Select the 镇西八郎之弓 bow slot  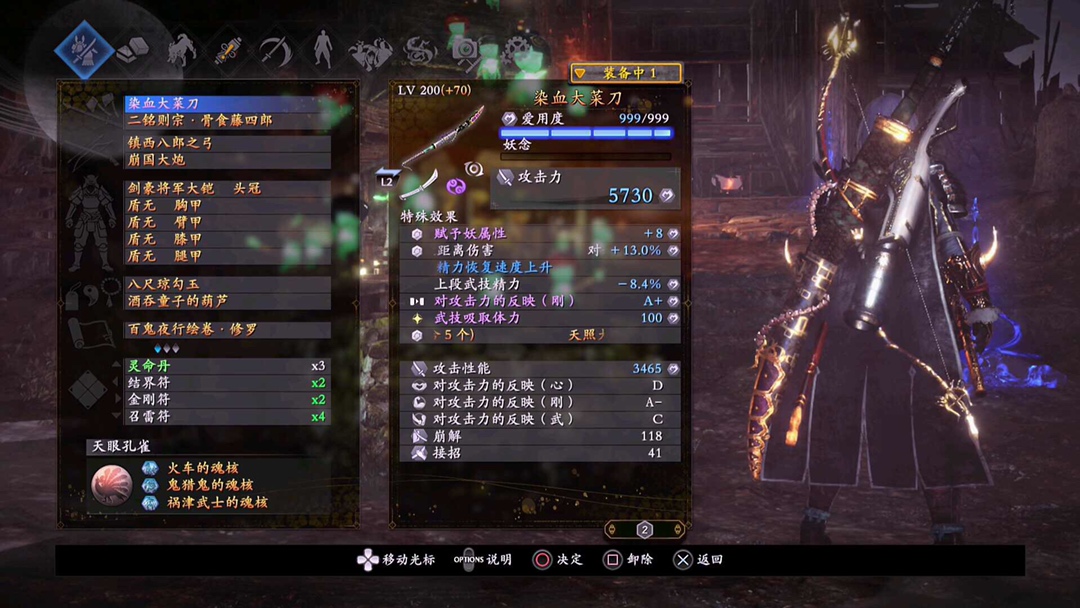227,143
